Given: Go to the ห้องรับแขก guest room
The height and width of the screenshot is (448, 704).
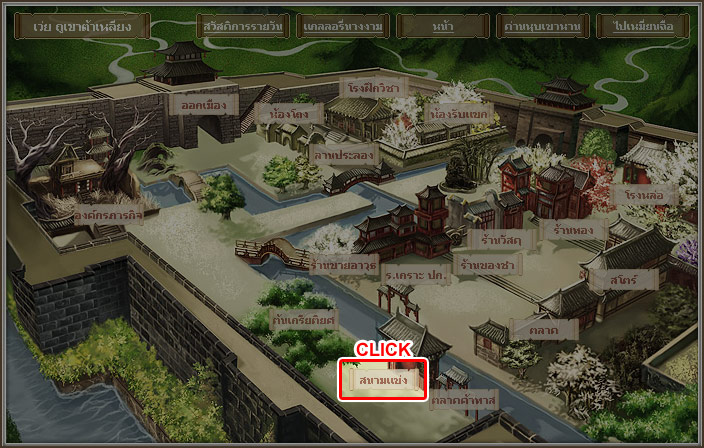Looking at the screenshot, I should click(x=458, y=115).
